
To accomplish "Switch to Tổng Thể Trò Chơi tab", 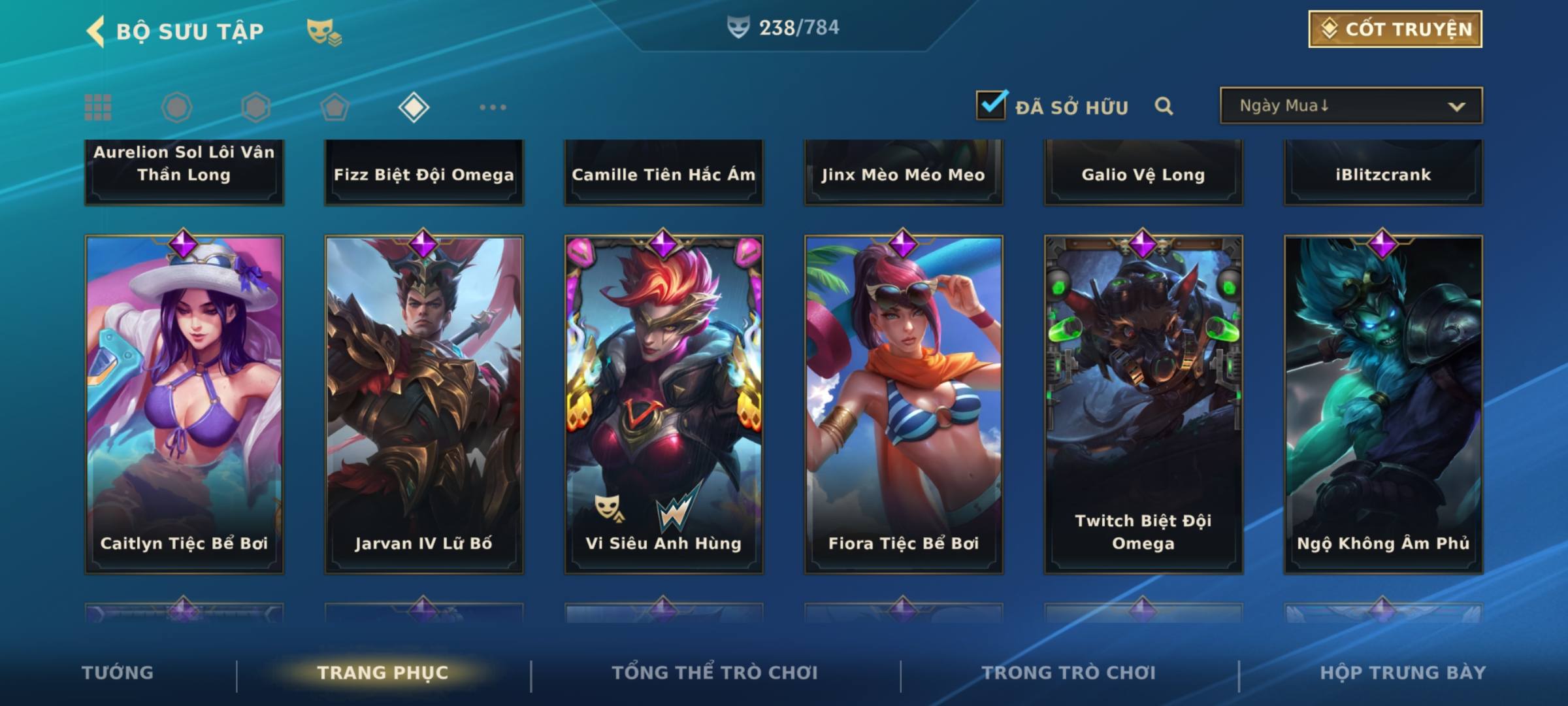I will click(x=715, y=673).
